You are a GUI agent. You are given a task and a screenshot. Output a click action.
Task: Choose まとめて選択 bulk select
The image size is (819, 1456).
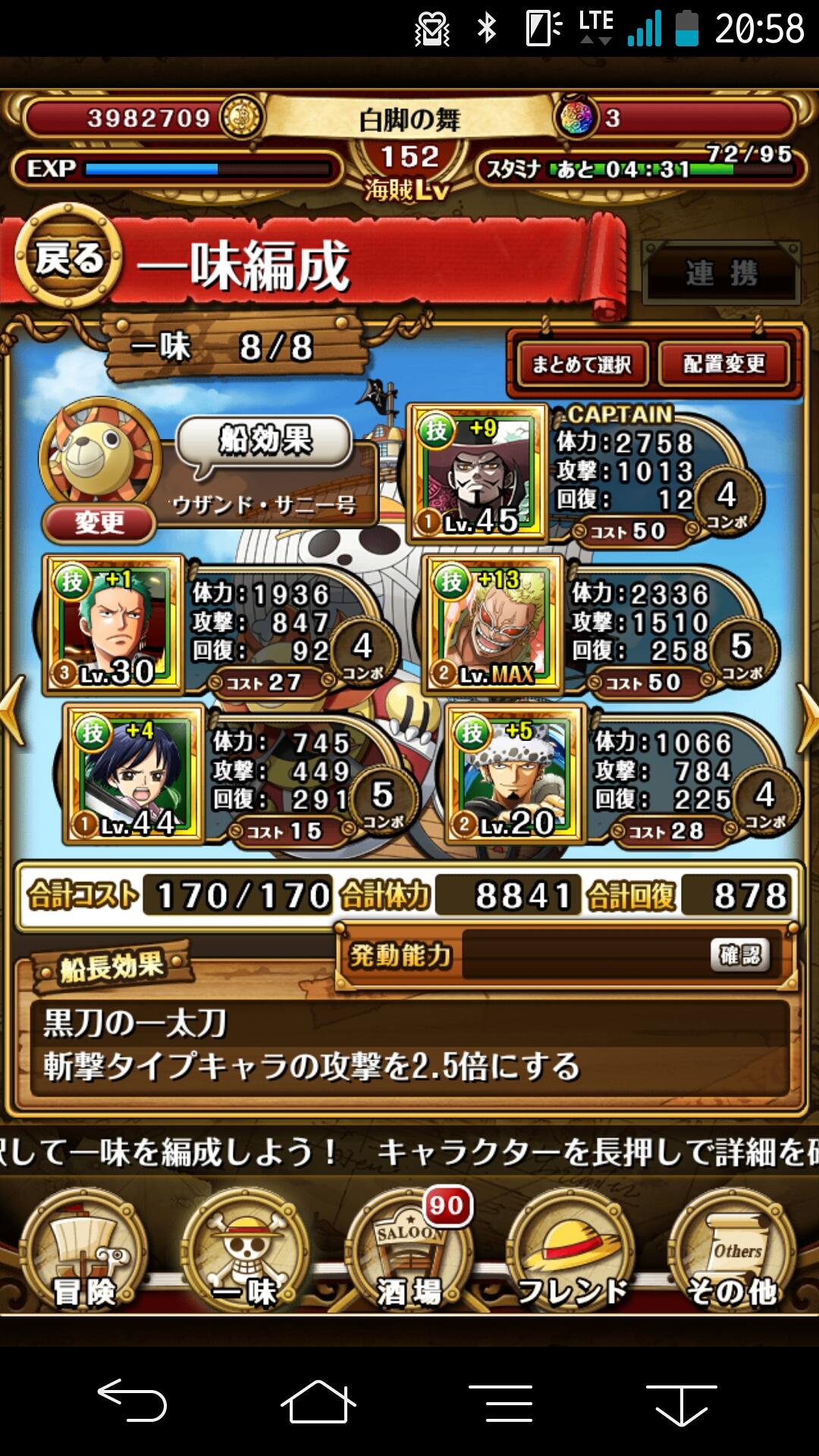pos(582,365)
